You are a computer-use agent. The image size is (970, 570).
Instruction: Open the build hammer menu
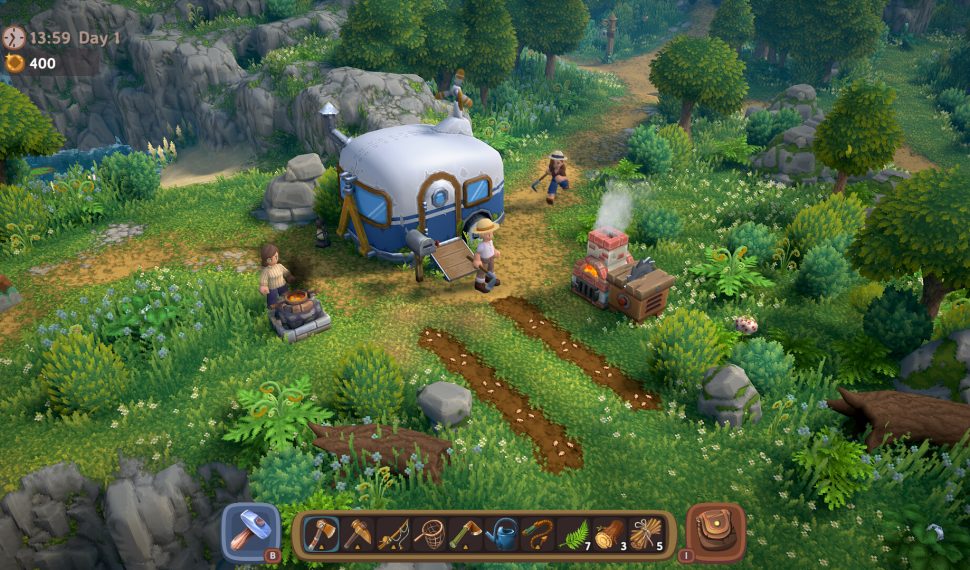point(249,531)
